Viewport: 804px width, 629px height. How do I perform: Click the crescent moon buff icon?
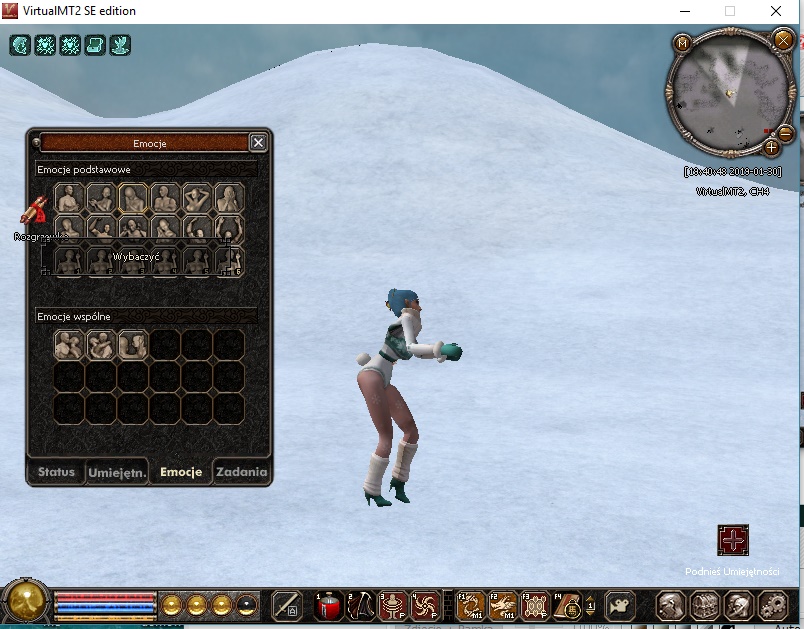pyautogui.click(x=21, y=45)
